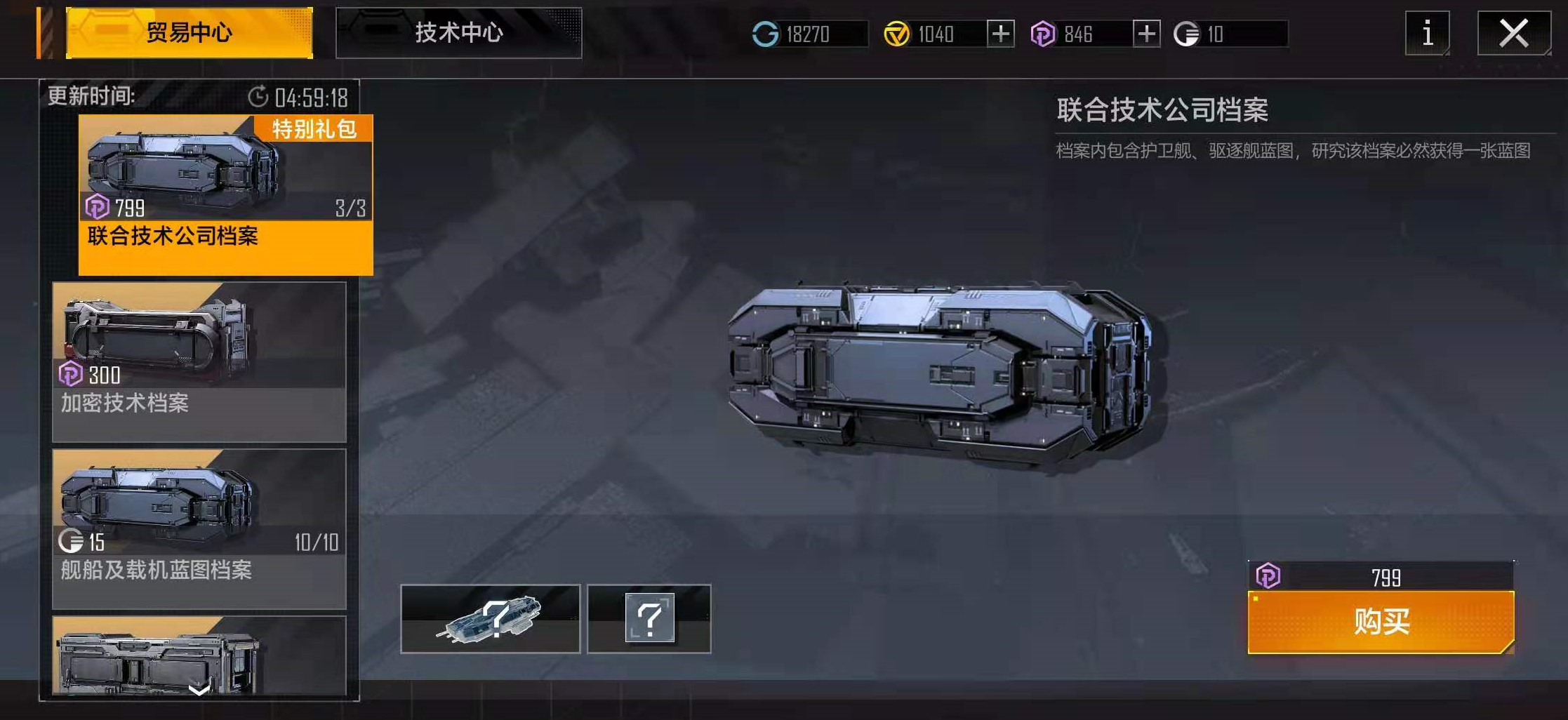
Task: Open the info button
Action: [1427, 33]
